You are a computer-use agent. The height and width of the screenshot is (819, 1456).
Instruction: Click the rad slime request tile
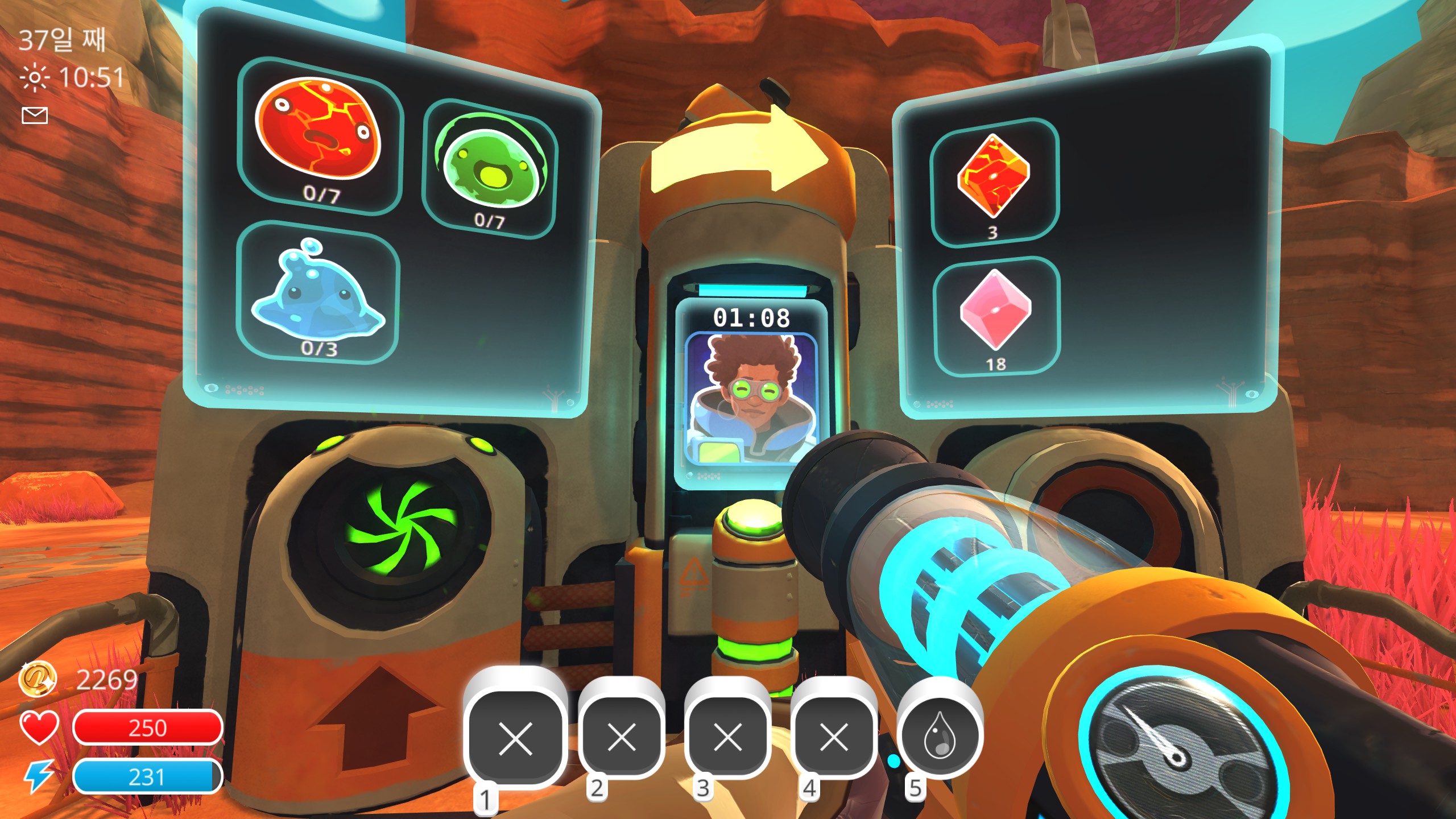(x=489, y=168)
